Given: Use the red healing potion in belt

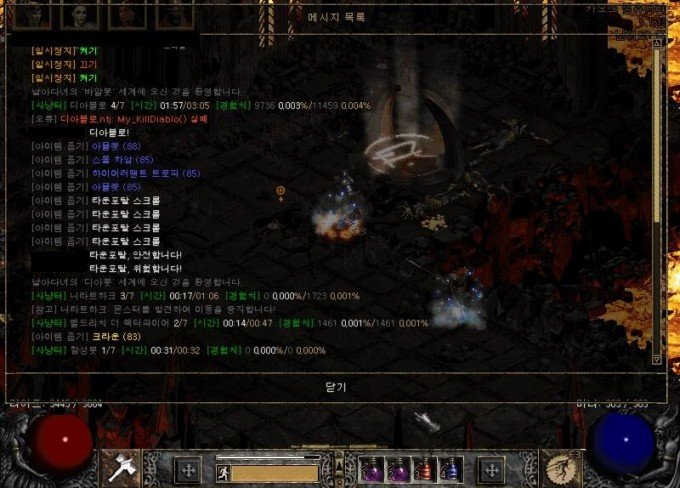Looking at the screenshot, I should [424, 469].
